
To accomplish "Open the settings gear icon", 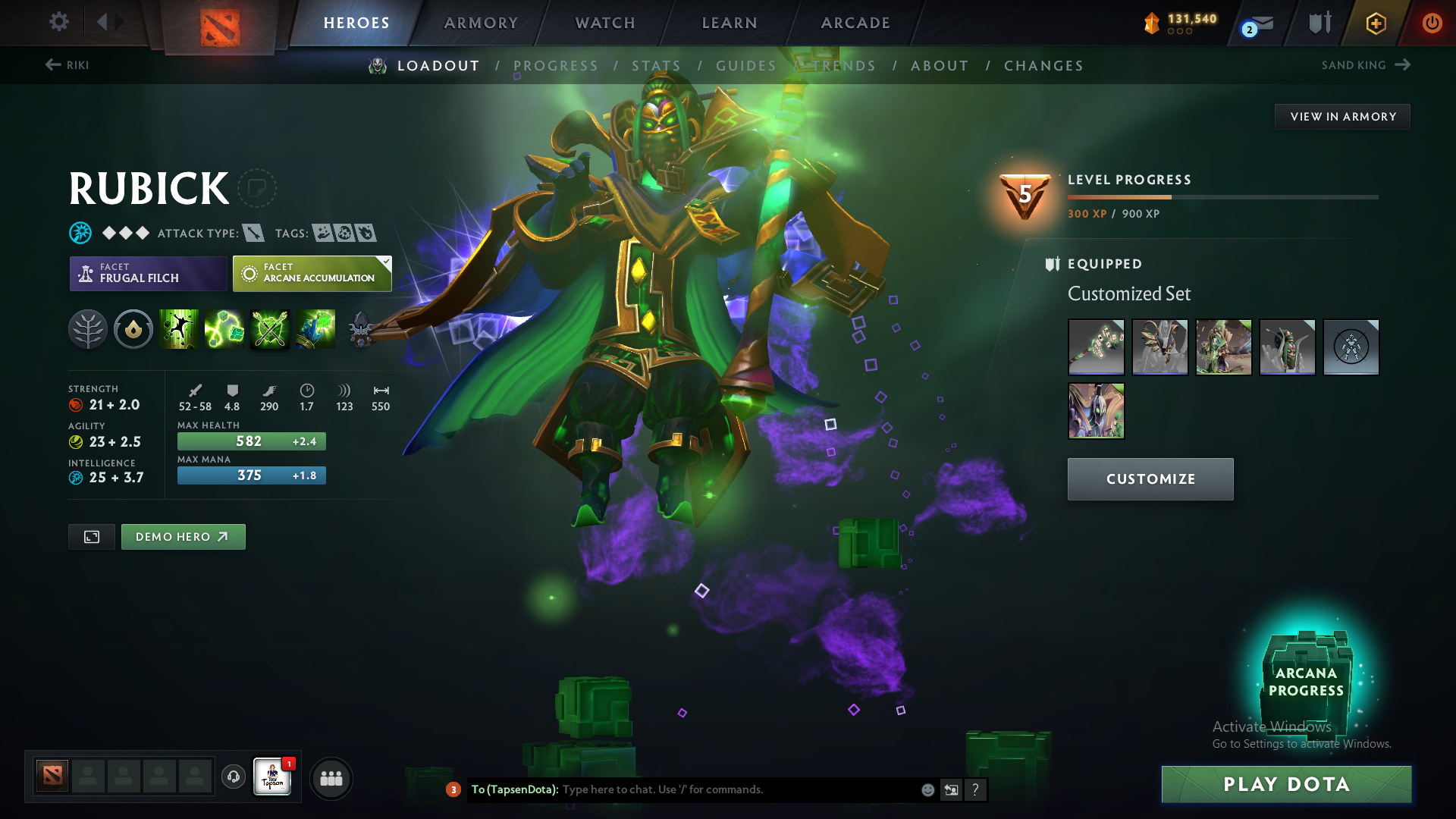I will click(x=59, y=23).
